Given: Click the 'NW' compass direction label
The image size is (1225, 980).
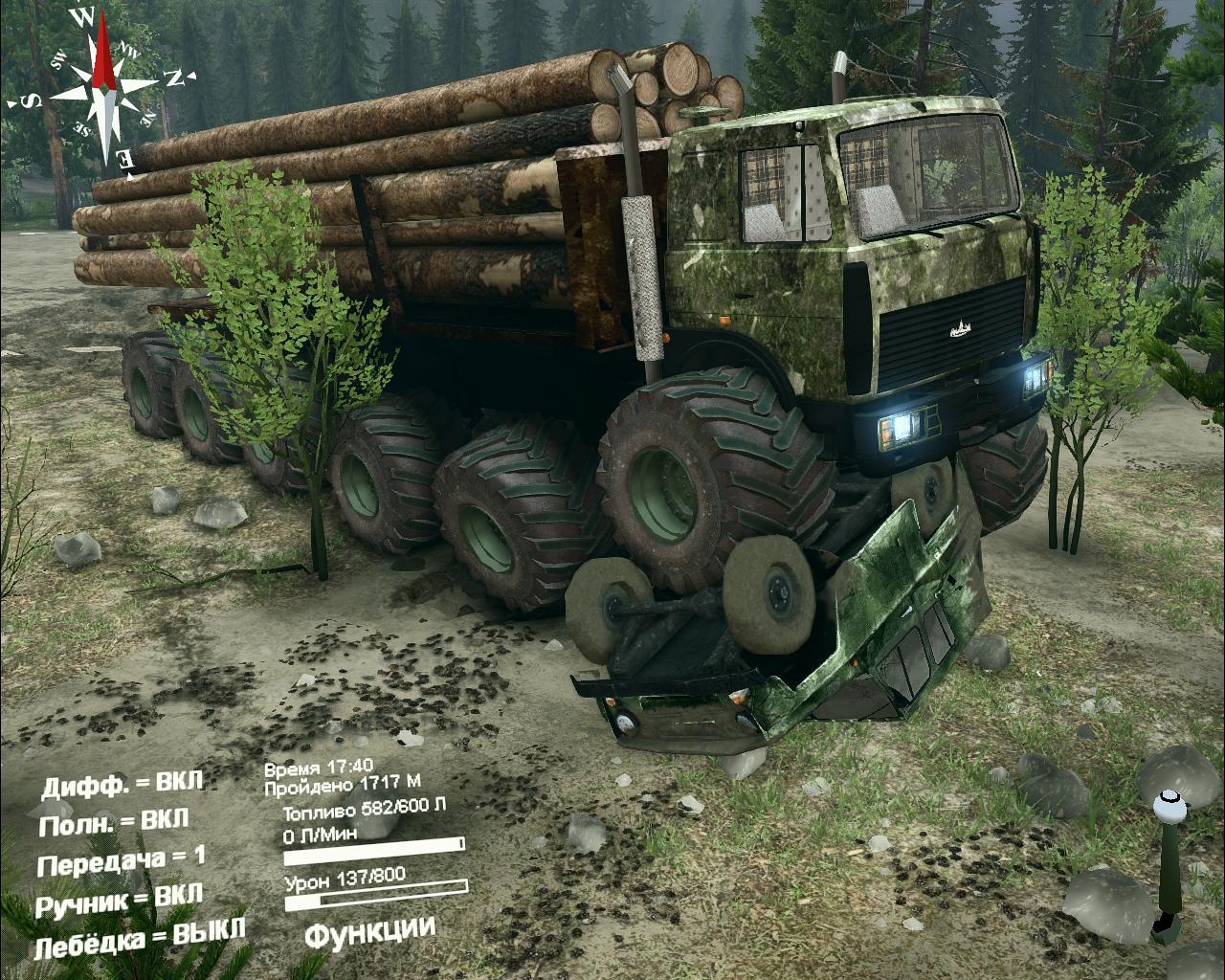Looking at the screenshot, I should pos(130,53).
